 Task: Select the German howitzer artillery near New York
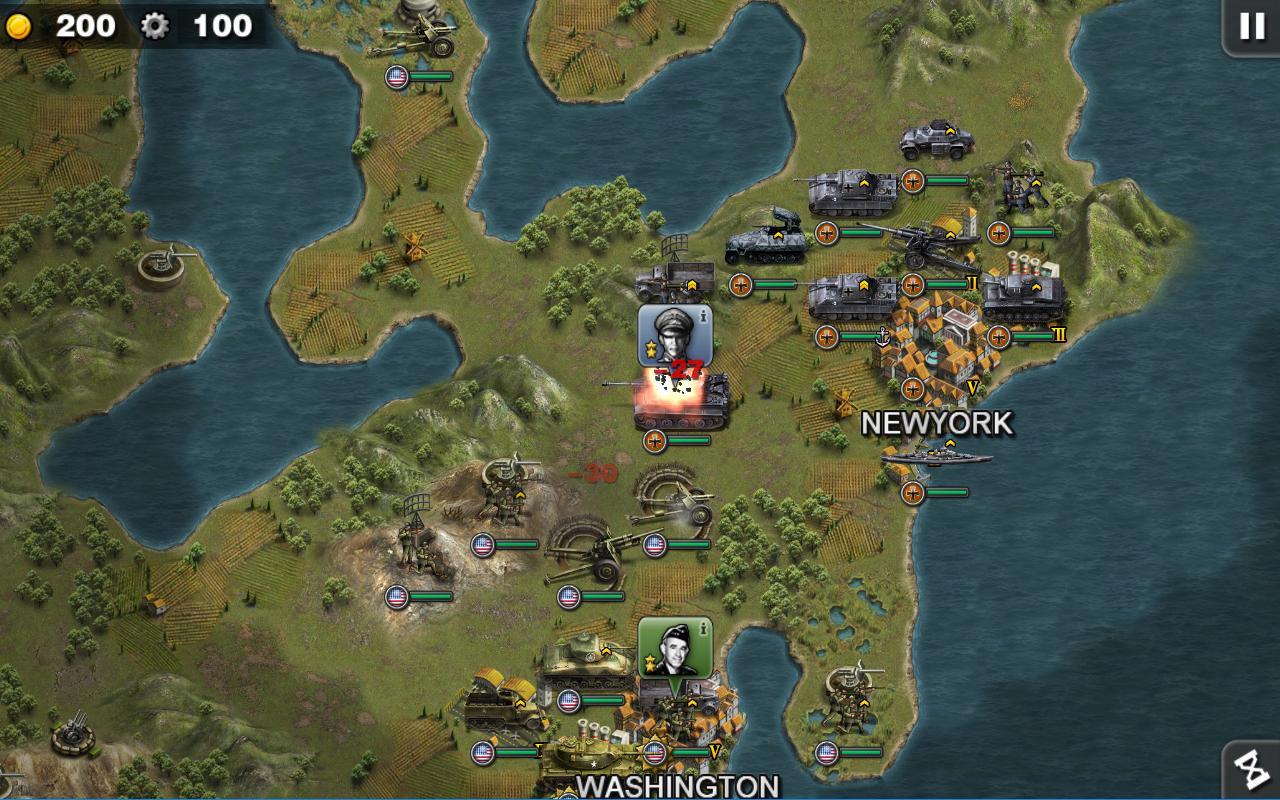[925, 244]
